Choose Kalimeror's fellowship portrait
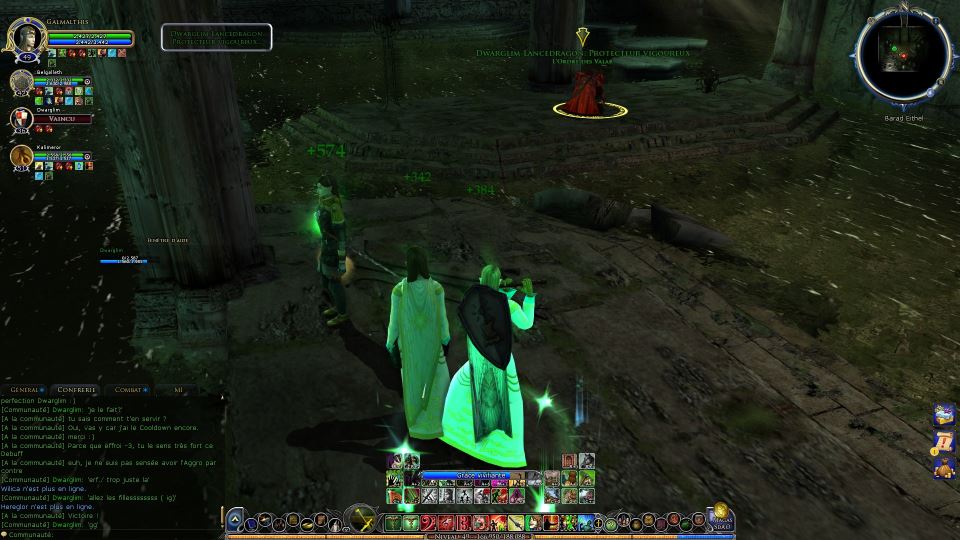960x540 pixels. click(x=22, y=156)
